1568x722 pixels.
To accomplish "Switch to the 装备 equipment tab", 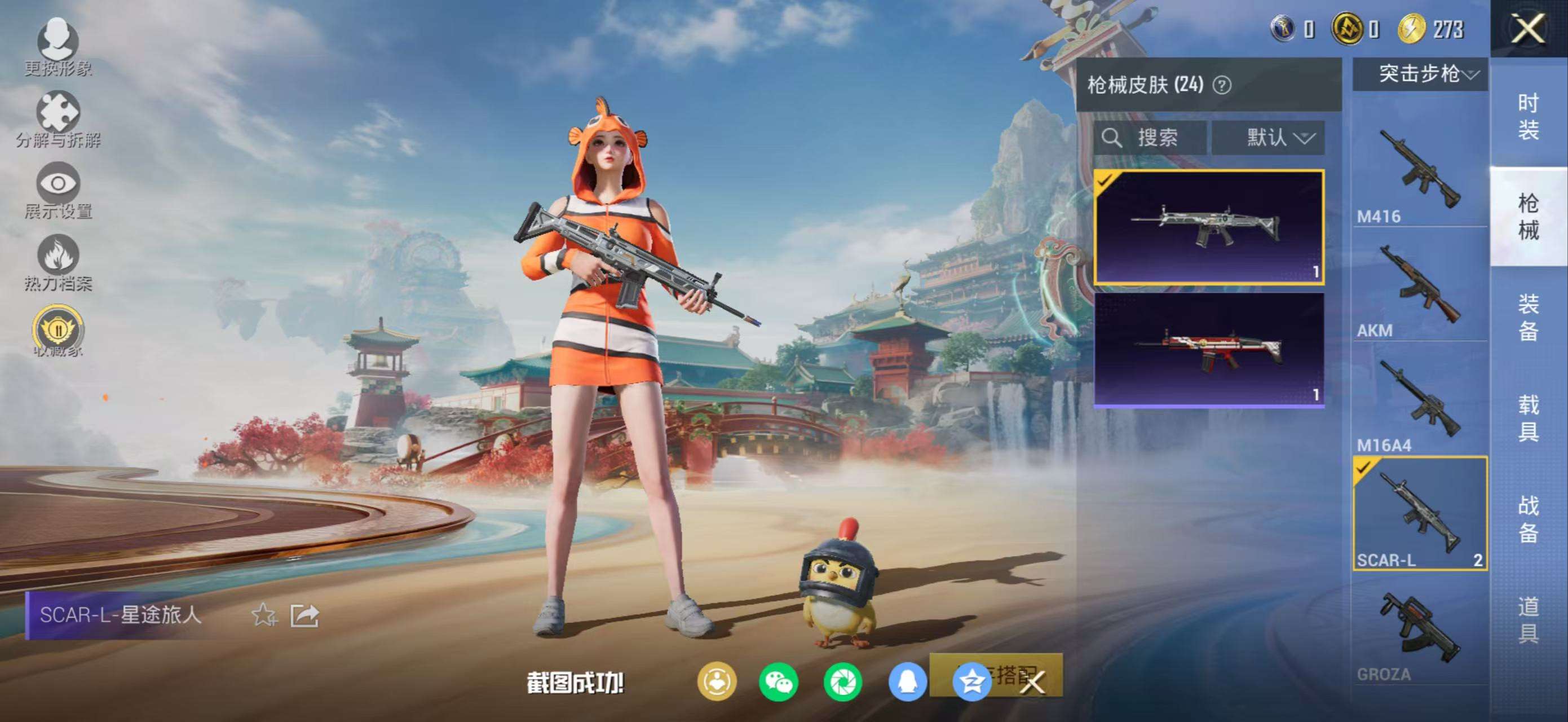I will pyautogui.click(x=1528, y=317).
